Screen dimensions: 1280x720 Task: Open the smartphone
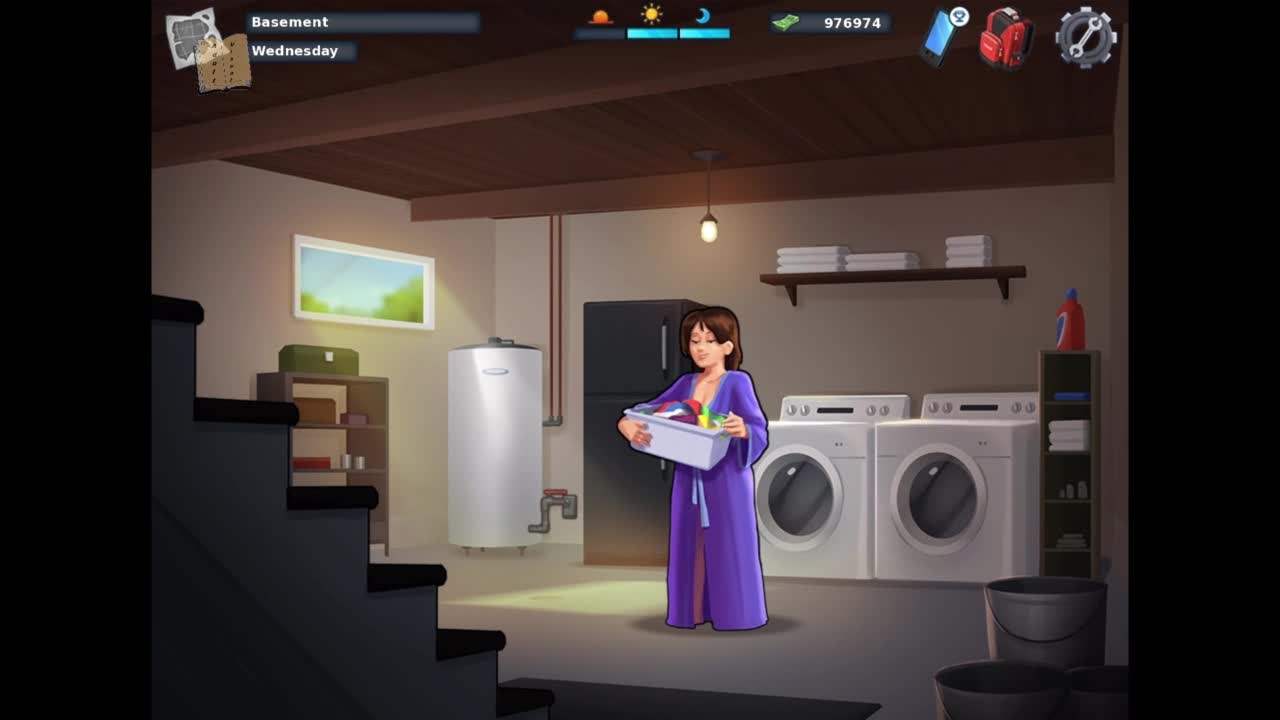[x=940, y=37]
